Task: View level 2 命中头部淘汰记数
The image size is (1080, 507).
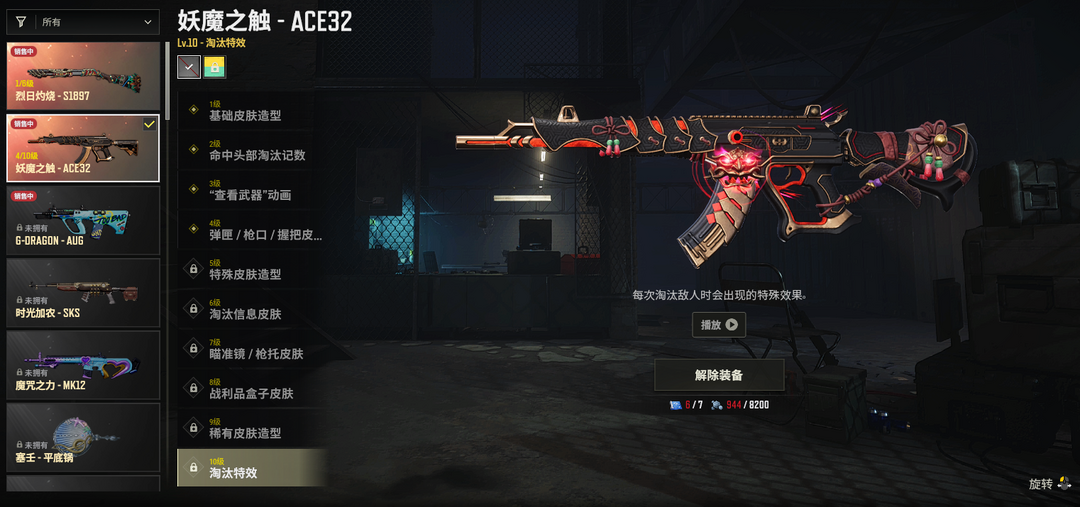Action: 252,150
